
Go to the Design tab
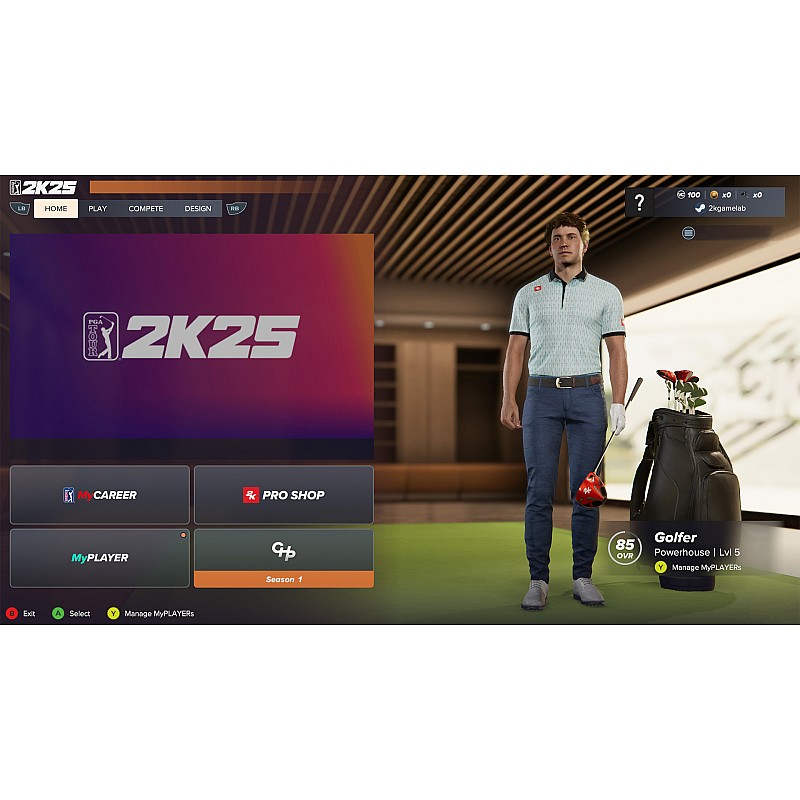[x=198, y=208]
